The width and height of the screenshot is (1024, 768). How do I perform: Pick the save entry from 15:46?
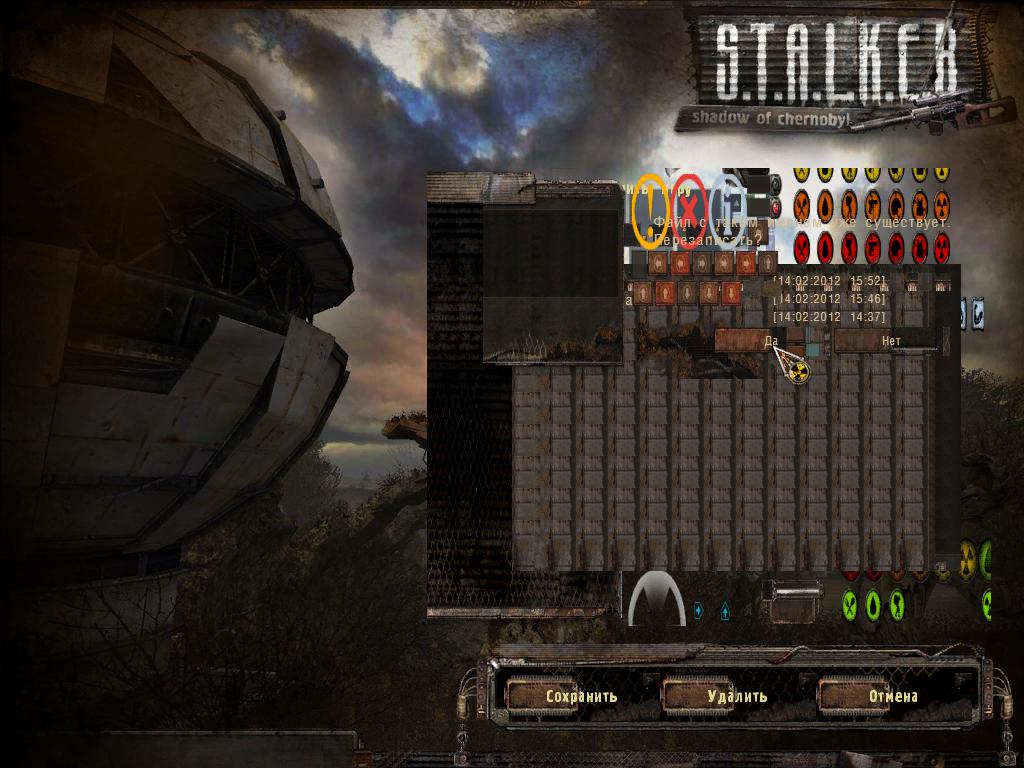coord(831,299)
